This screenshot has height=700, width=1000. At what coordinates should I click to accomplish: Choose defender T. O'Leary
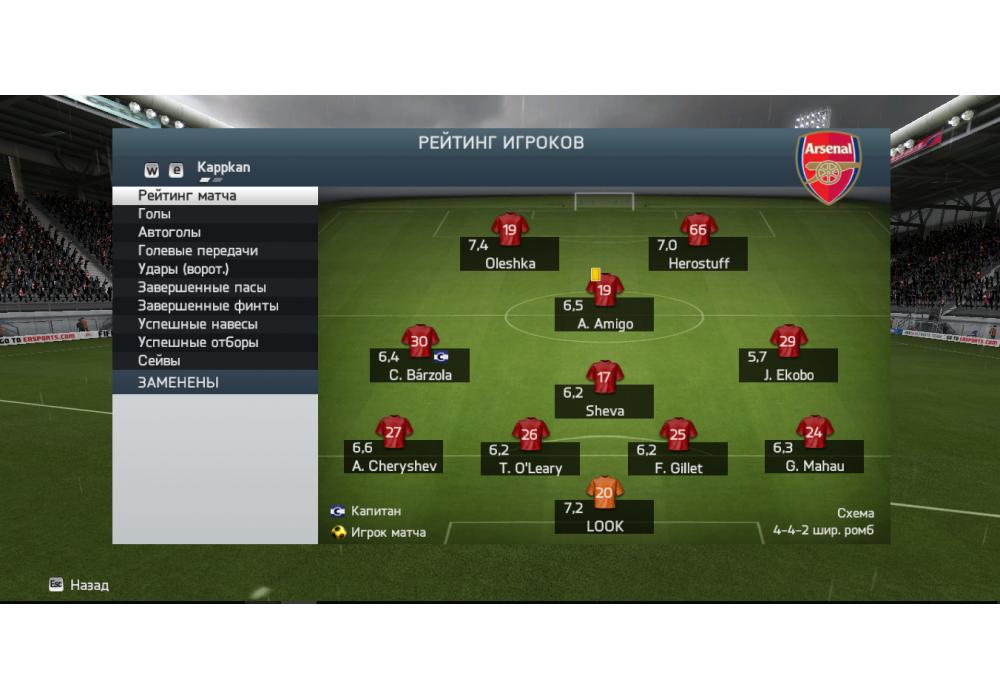530,435
